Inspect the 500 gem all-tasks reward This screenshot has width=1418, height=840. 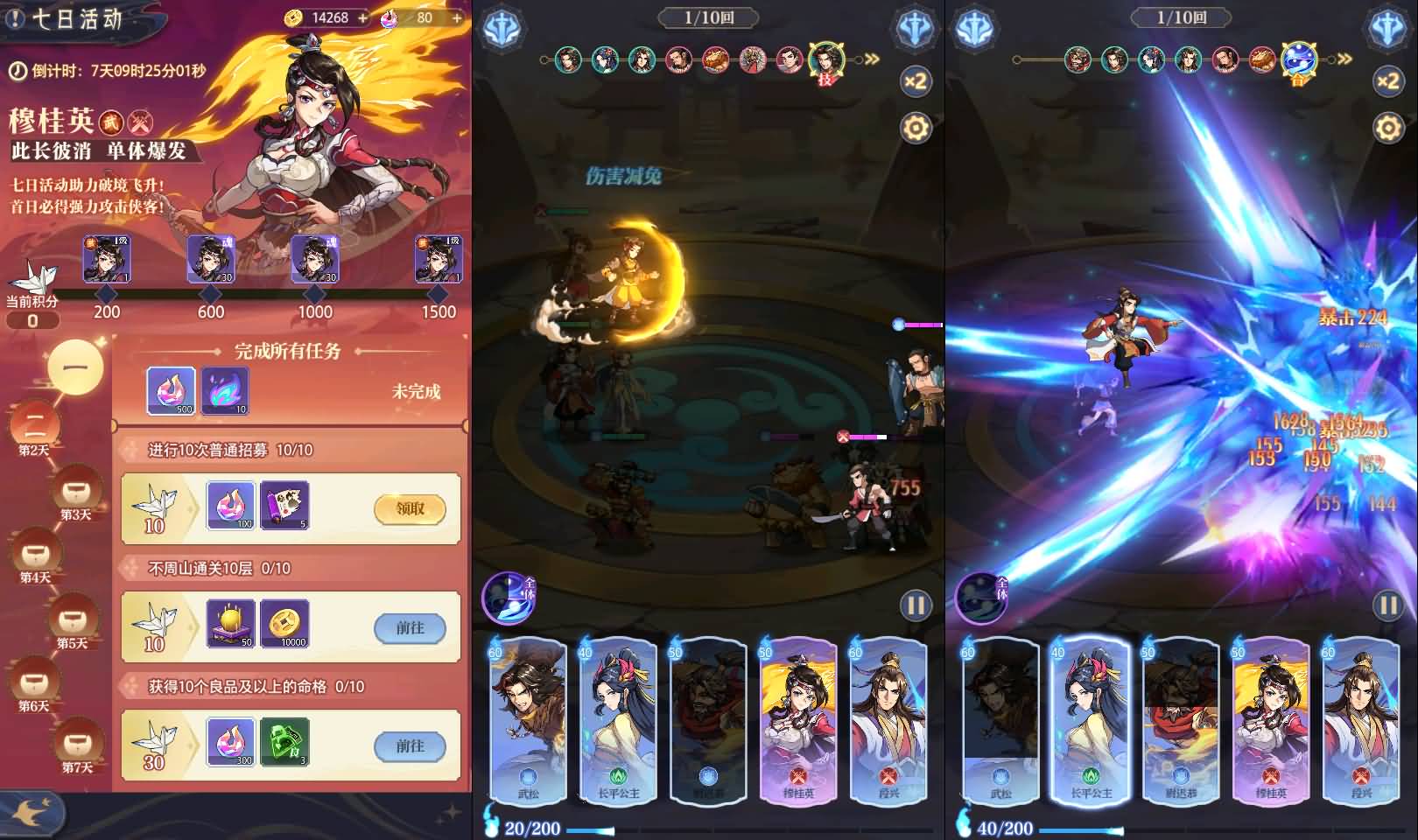(171, 390)
